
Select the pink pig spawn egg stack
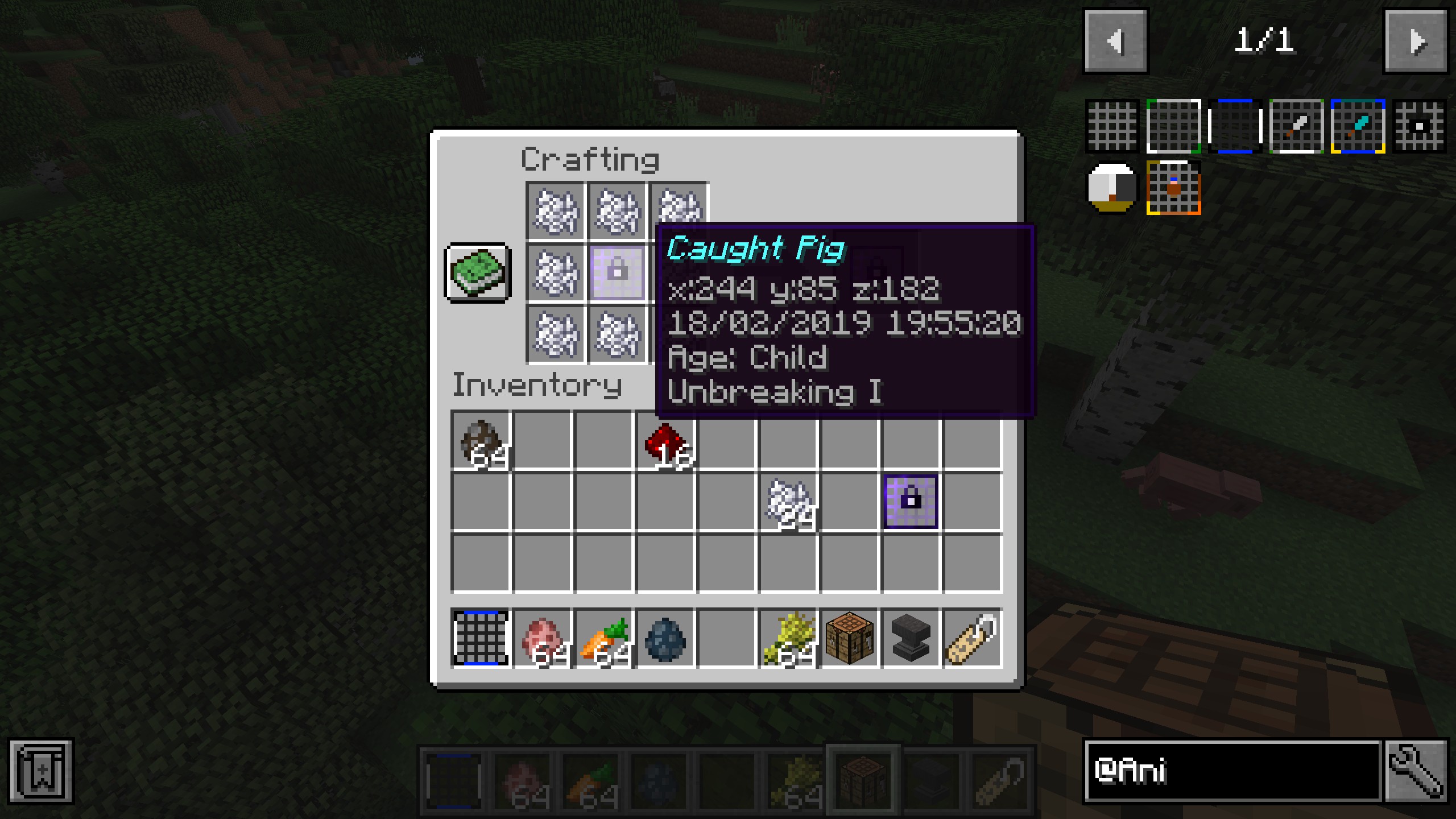pos(542,638)
